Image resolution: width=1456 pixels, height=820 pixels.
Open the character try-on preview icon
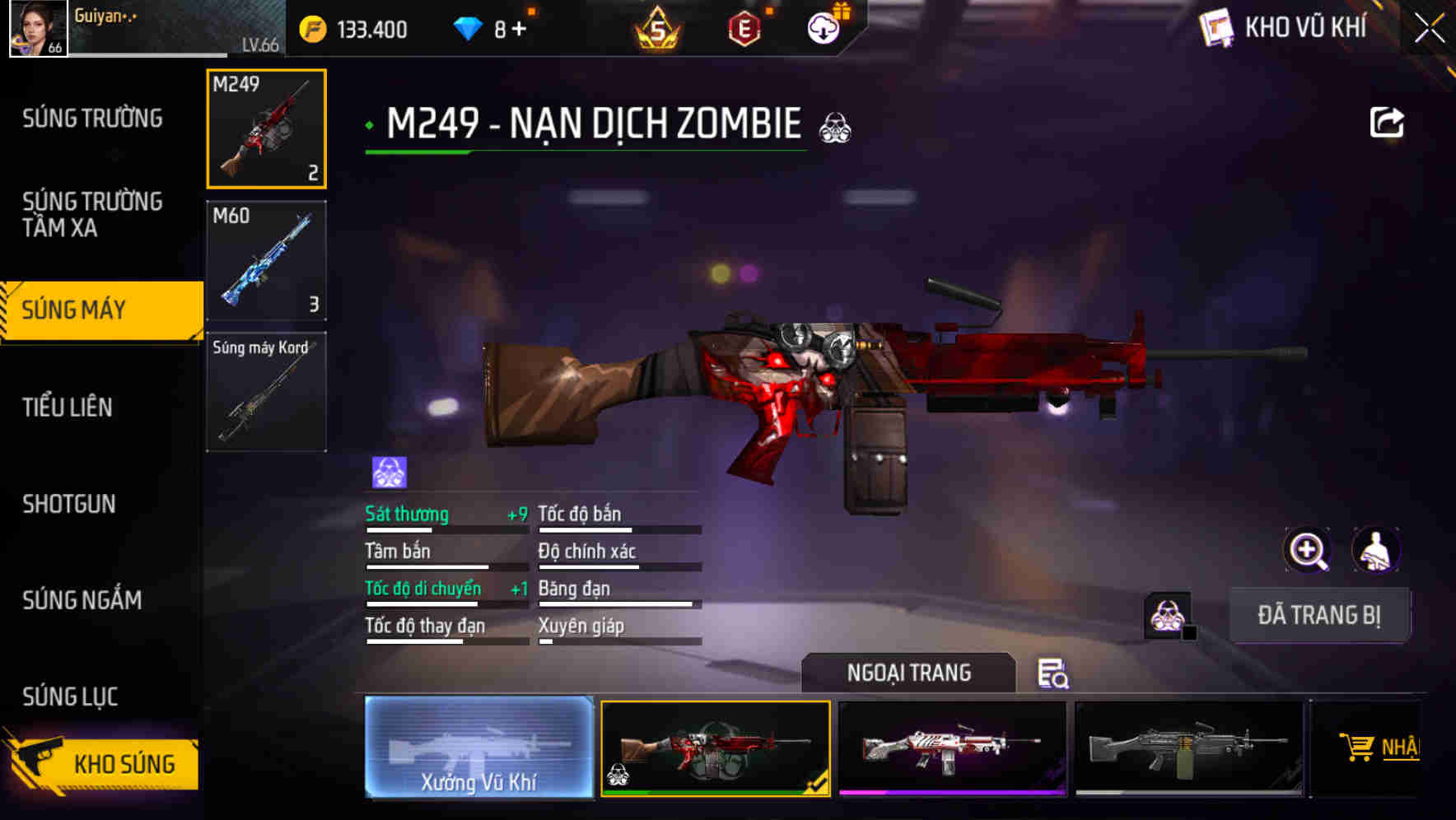pos(1377,549)
